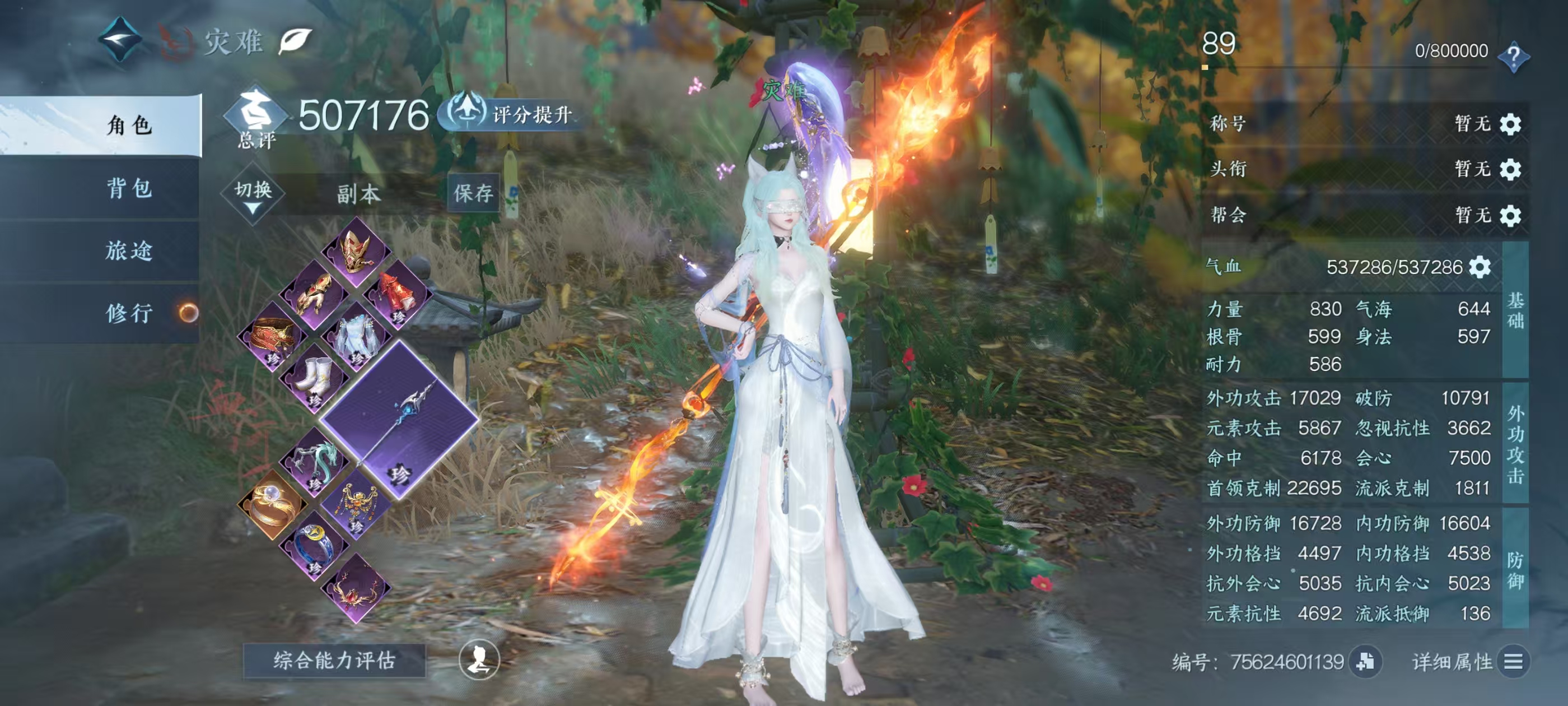Switch to the 角色 tab

click(x=128, y=125)
